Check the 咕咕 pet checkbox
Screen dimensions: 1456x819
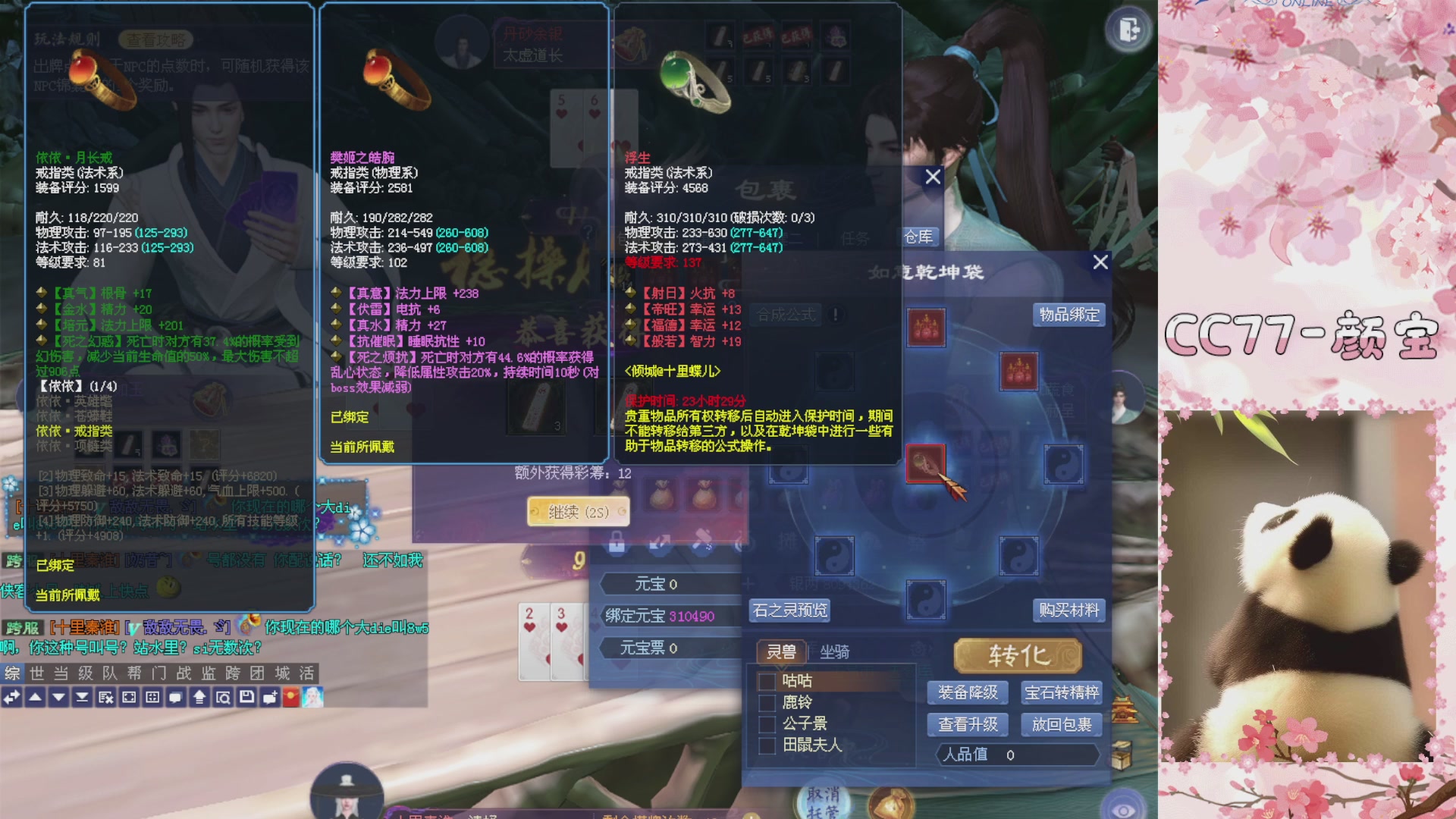[x=767, y=680]
